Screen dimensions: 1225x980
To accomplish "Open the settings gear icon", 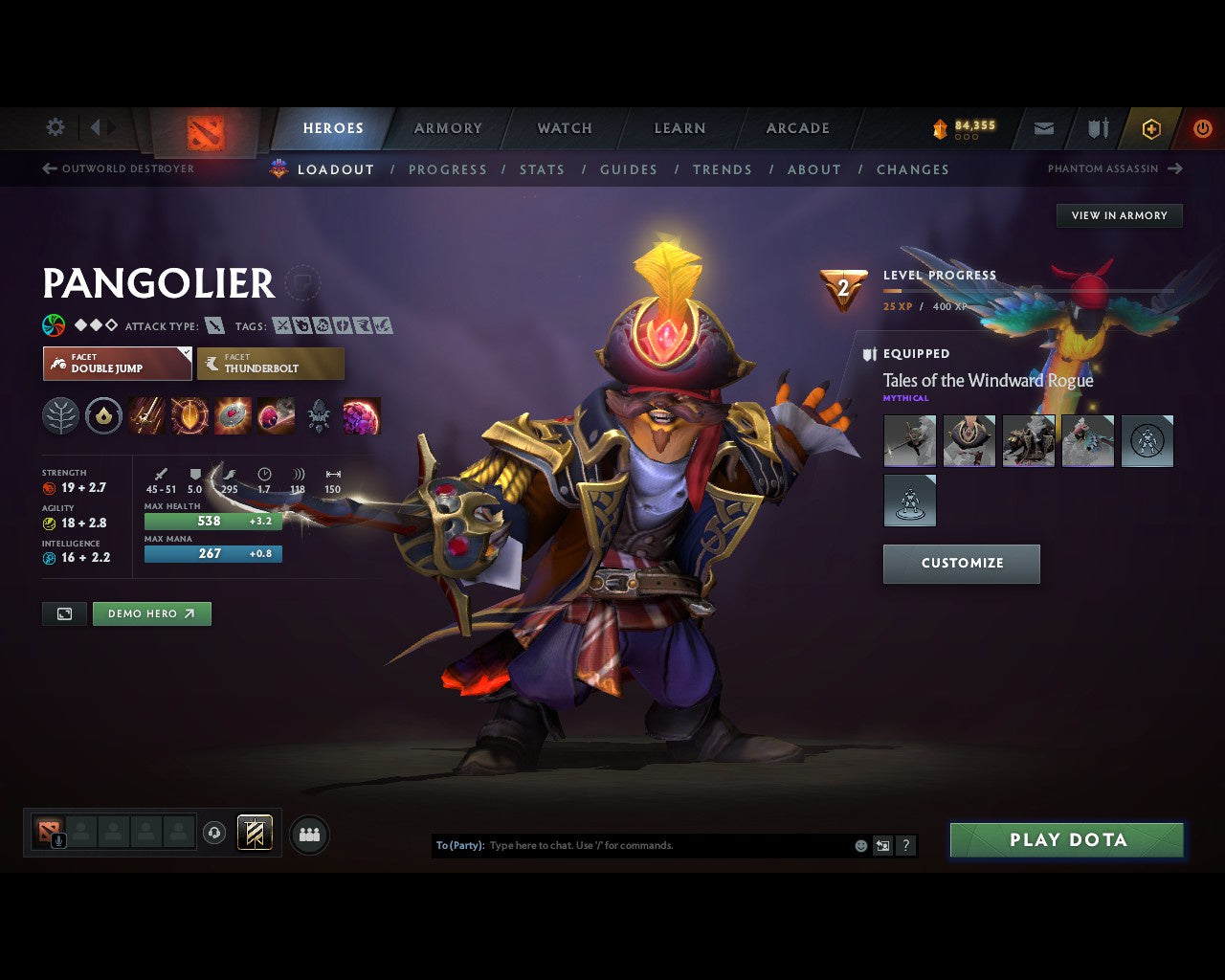I will [x=56, y=127].
